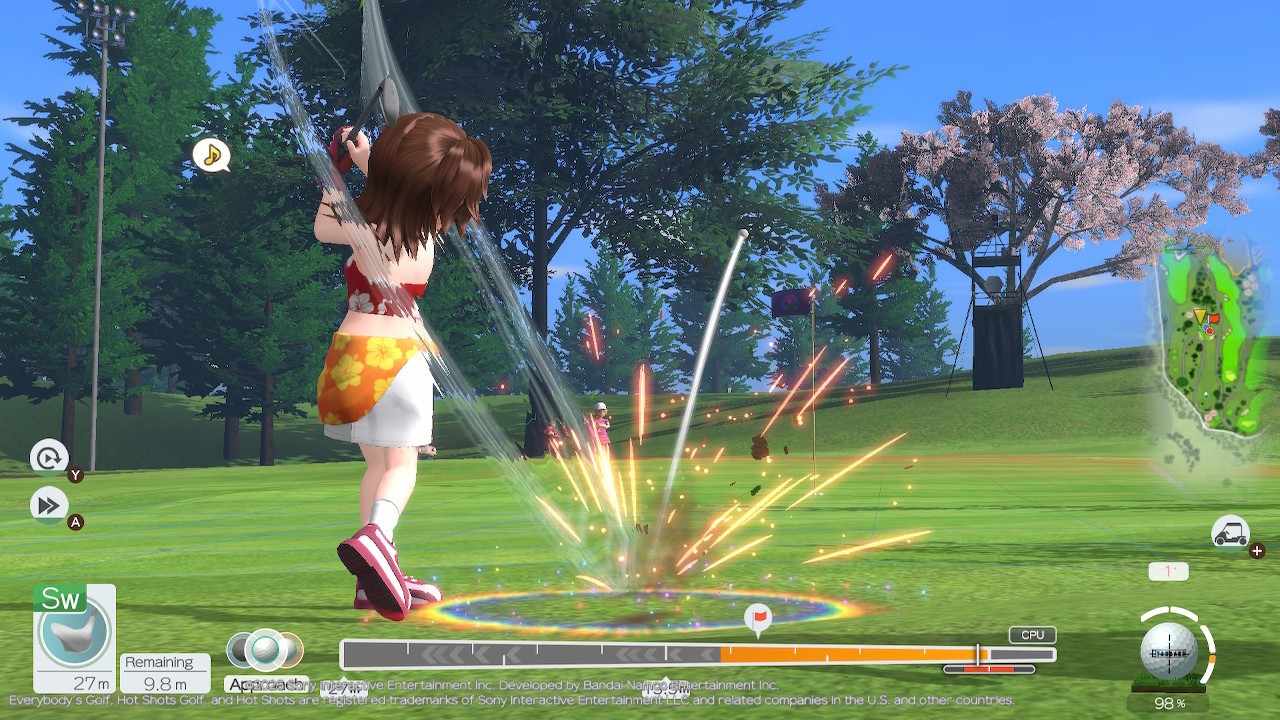Click the music note speech bubble

[211, 155]
